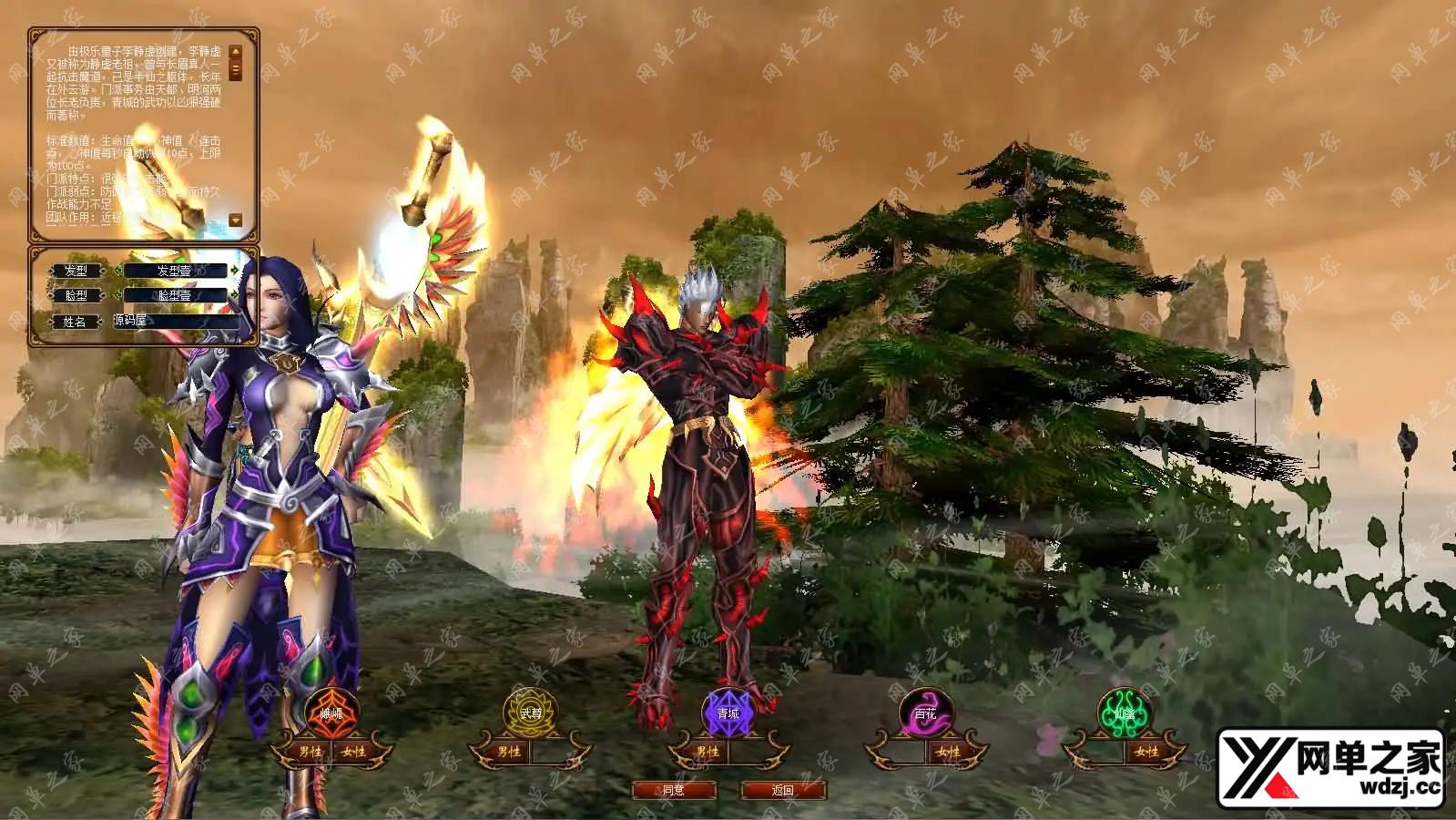Click the 姓名 character name field

coord(178,321)
